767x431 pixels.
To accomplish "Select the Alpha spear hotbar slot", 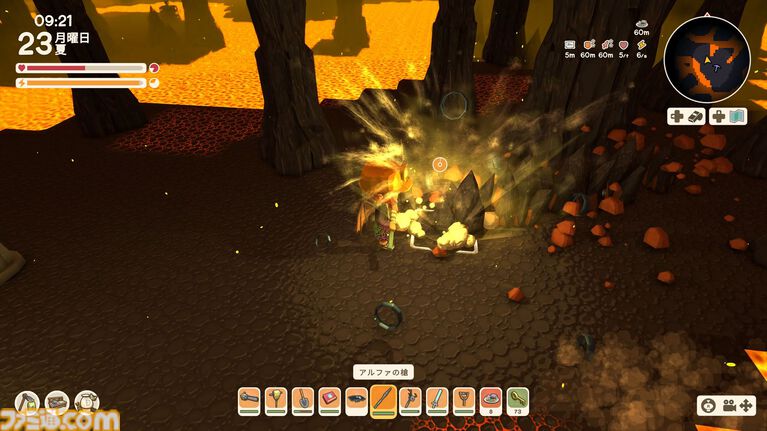I will (383, 400).
